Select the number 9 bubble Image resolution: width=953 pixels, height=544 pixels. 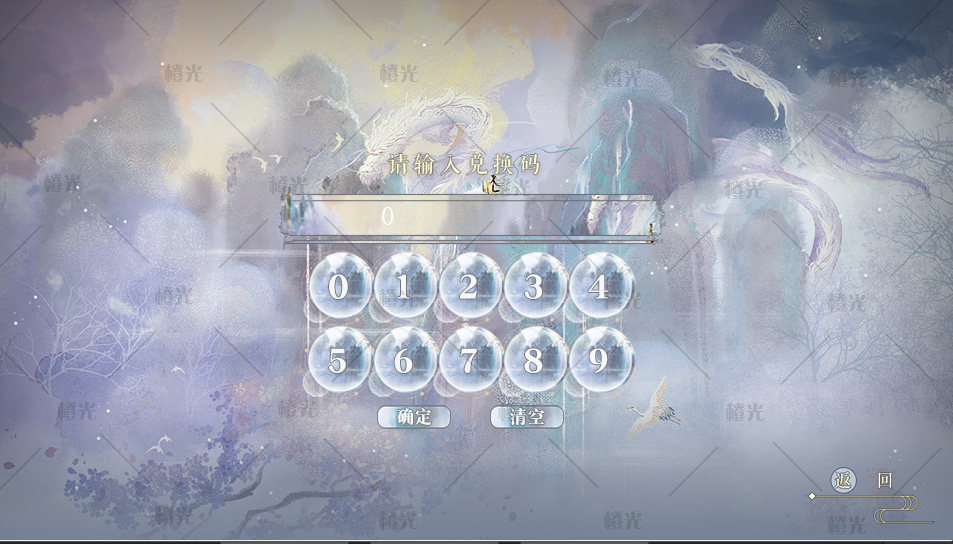(599, 359)
